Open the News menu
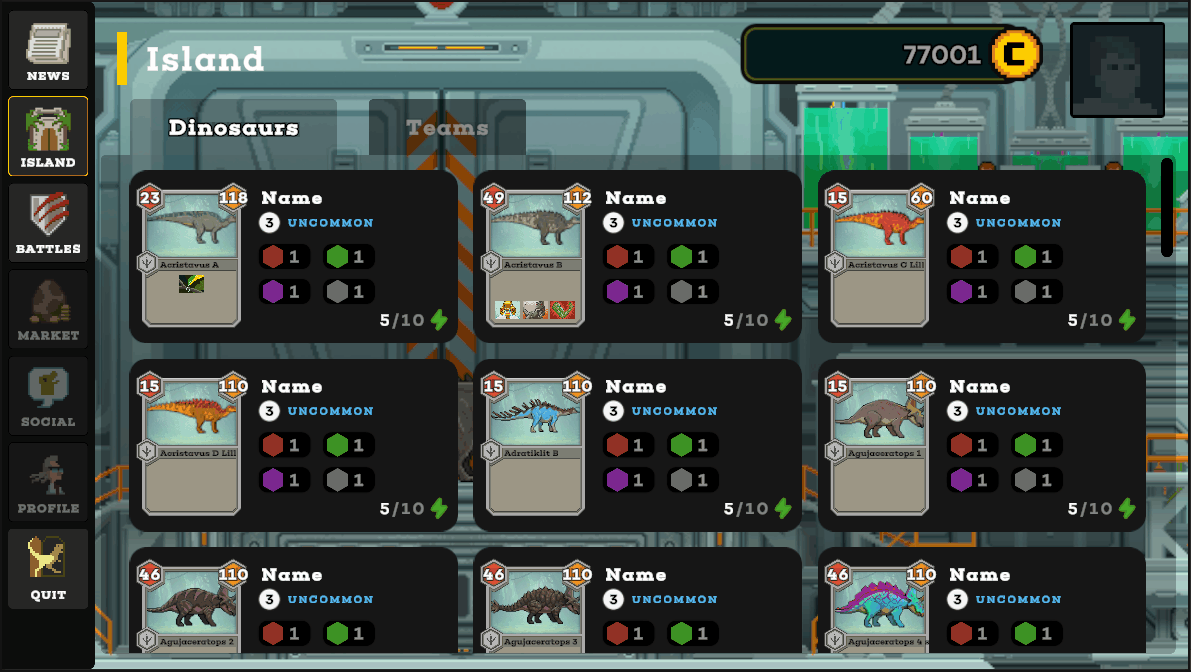This screenshot has width=1191, height=672. coord(48,50)
